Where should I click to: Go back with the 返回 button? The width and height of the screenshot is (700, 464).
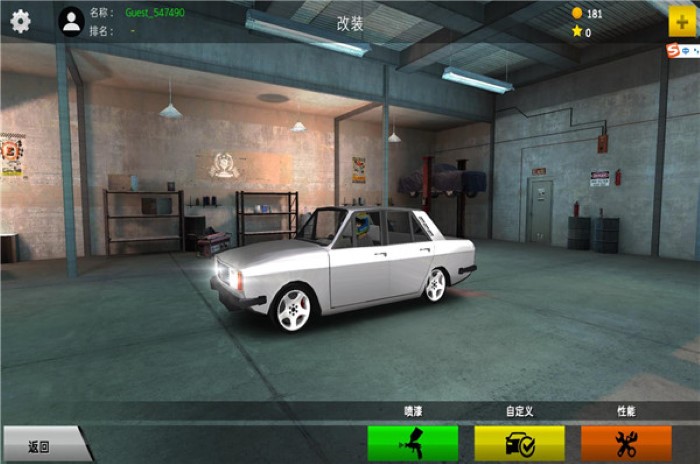(42, 446)
